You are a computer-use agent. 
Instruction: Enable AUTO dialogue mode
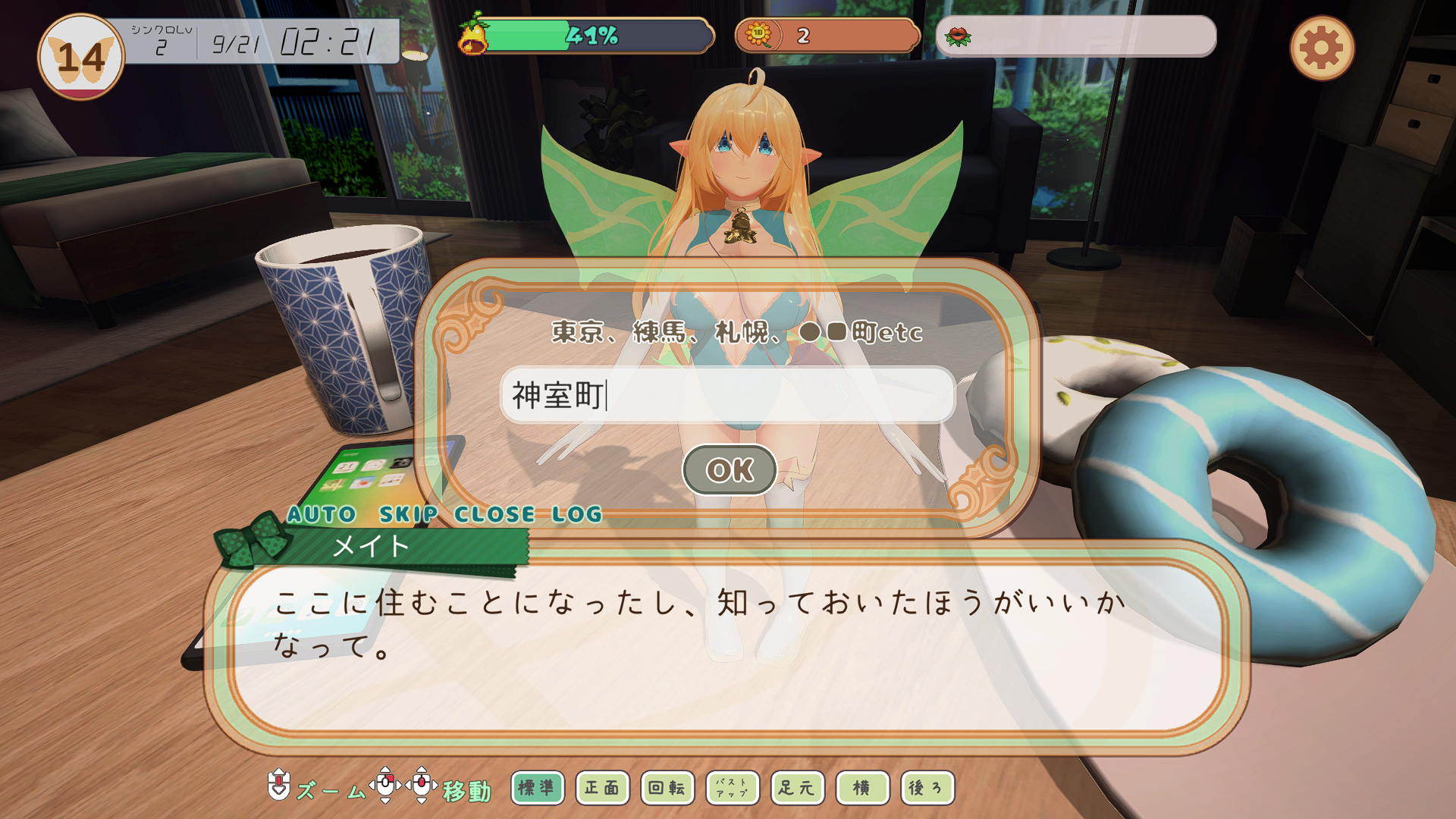[x=322, y=514]
